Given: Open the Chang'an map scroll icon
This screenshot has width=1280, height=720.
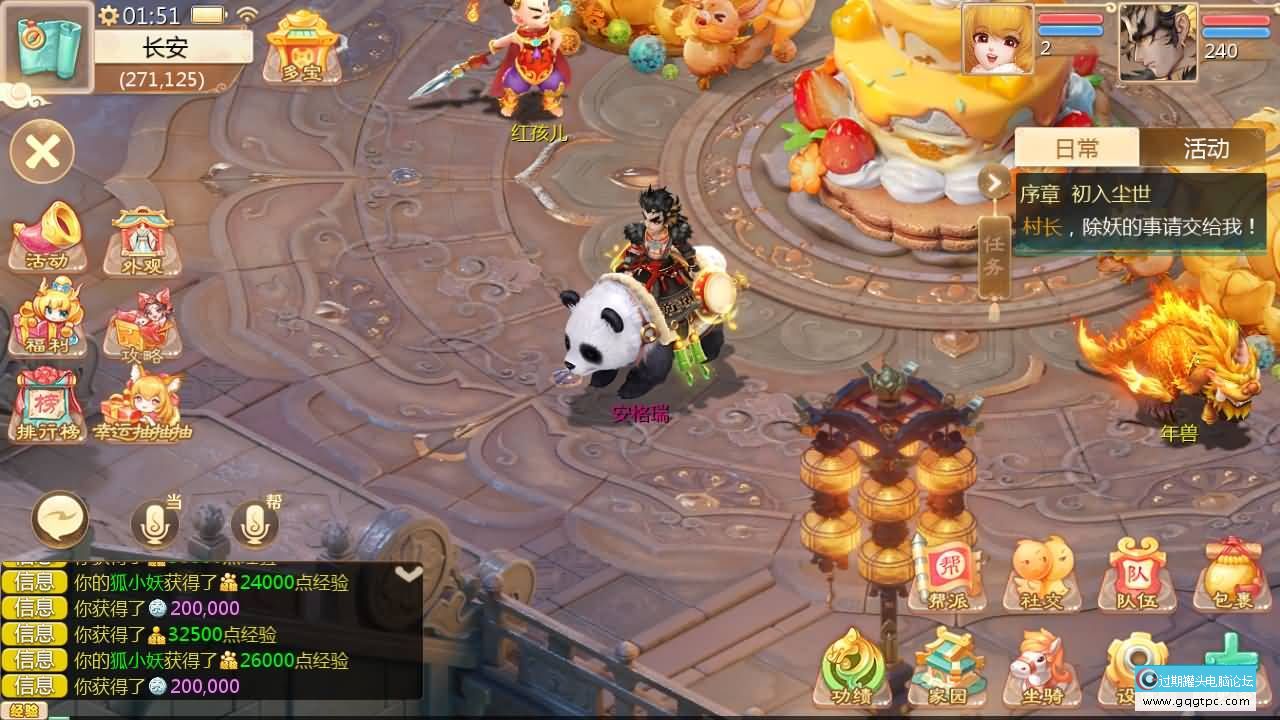Looking at the screenshot, I should coord(49,49).
